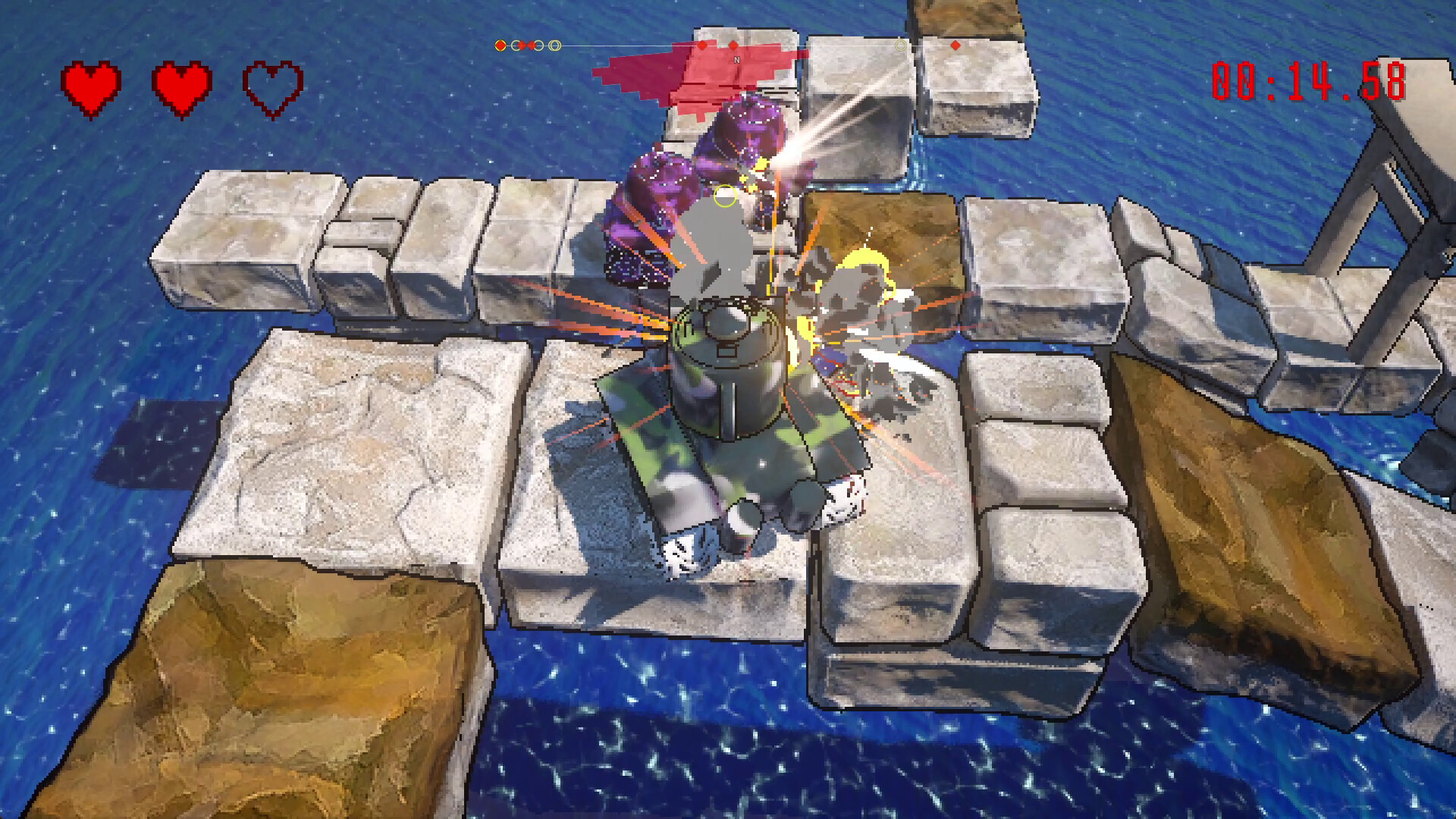Click the red diamond left of the N label
Image resolution: width=1456 pixels, height=819 pixels.
pyautogui.click(x=702, y=45)
